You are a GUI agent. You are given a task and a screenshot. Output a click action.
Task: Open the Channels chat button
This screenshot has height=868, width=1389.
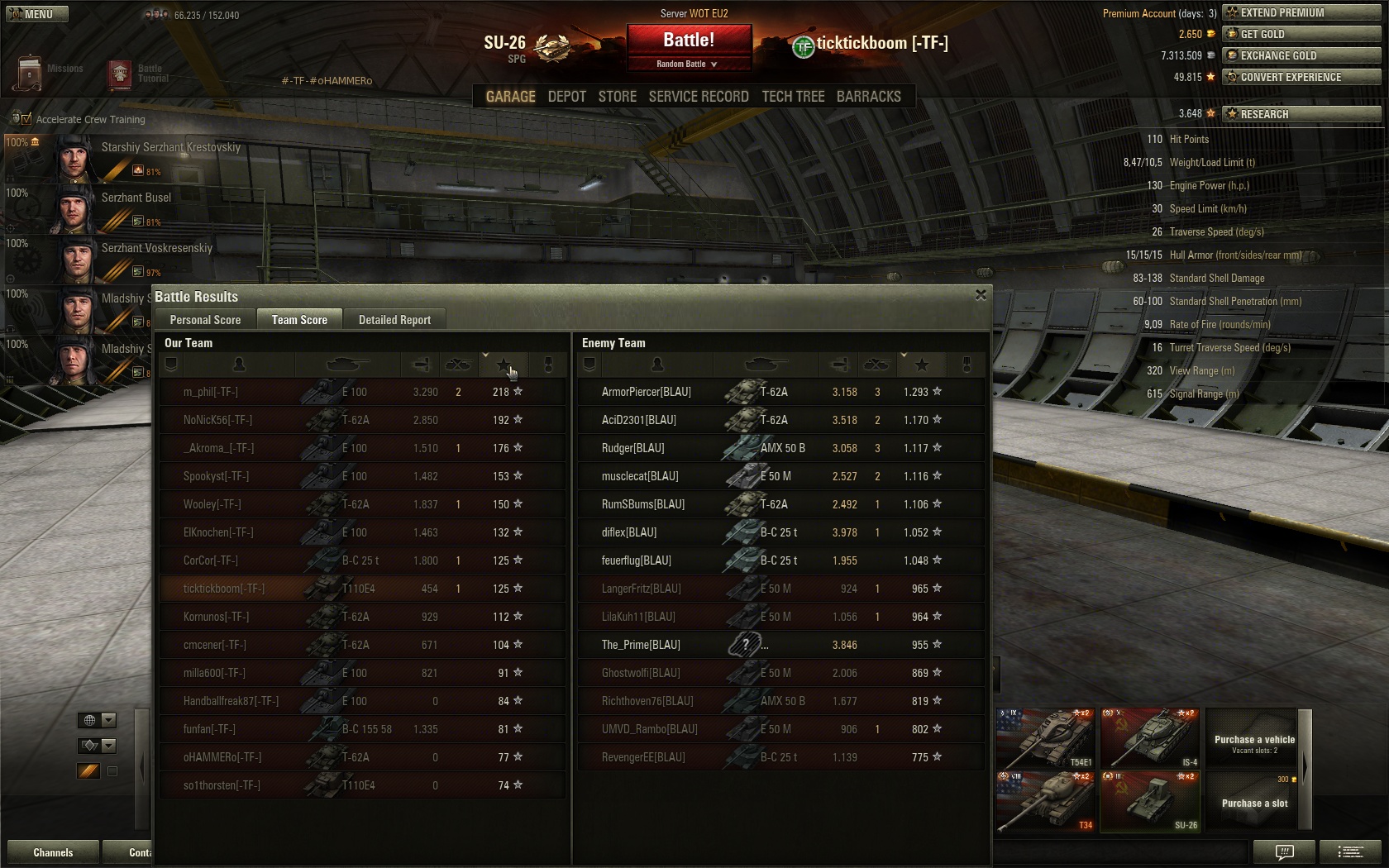coord(53,852)
